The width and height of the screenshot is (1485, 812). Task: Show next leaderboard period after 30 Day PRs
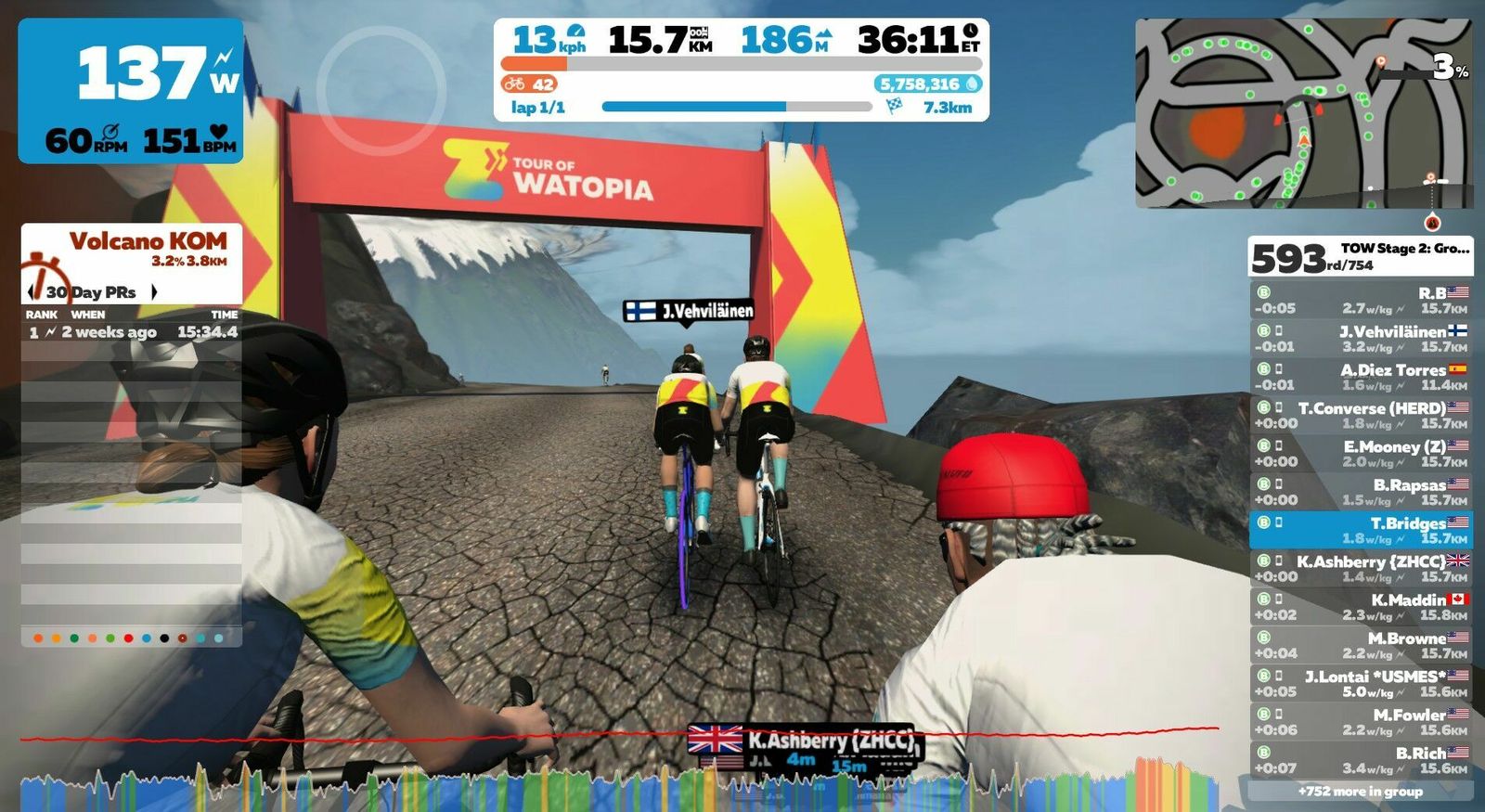tap(154, 292)
